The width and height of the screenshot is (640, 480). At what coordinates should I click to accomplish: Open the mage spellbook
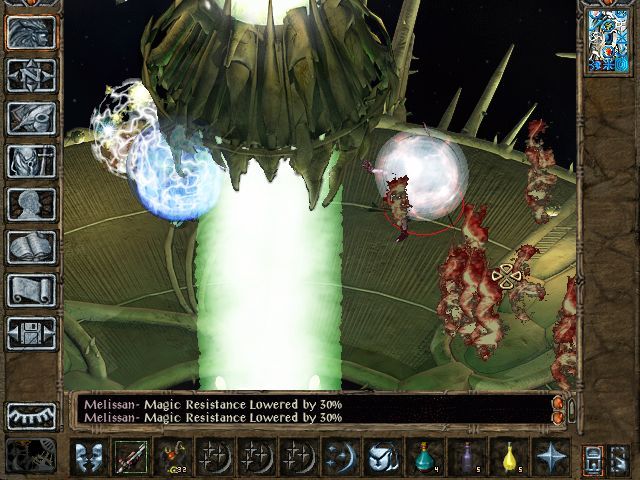[31, 247]
